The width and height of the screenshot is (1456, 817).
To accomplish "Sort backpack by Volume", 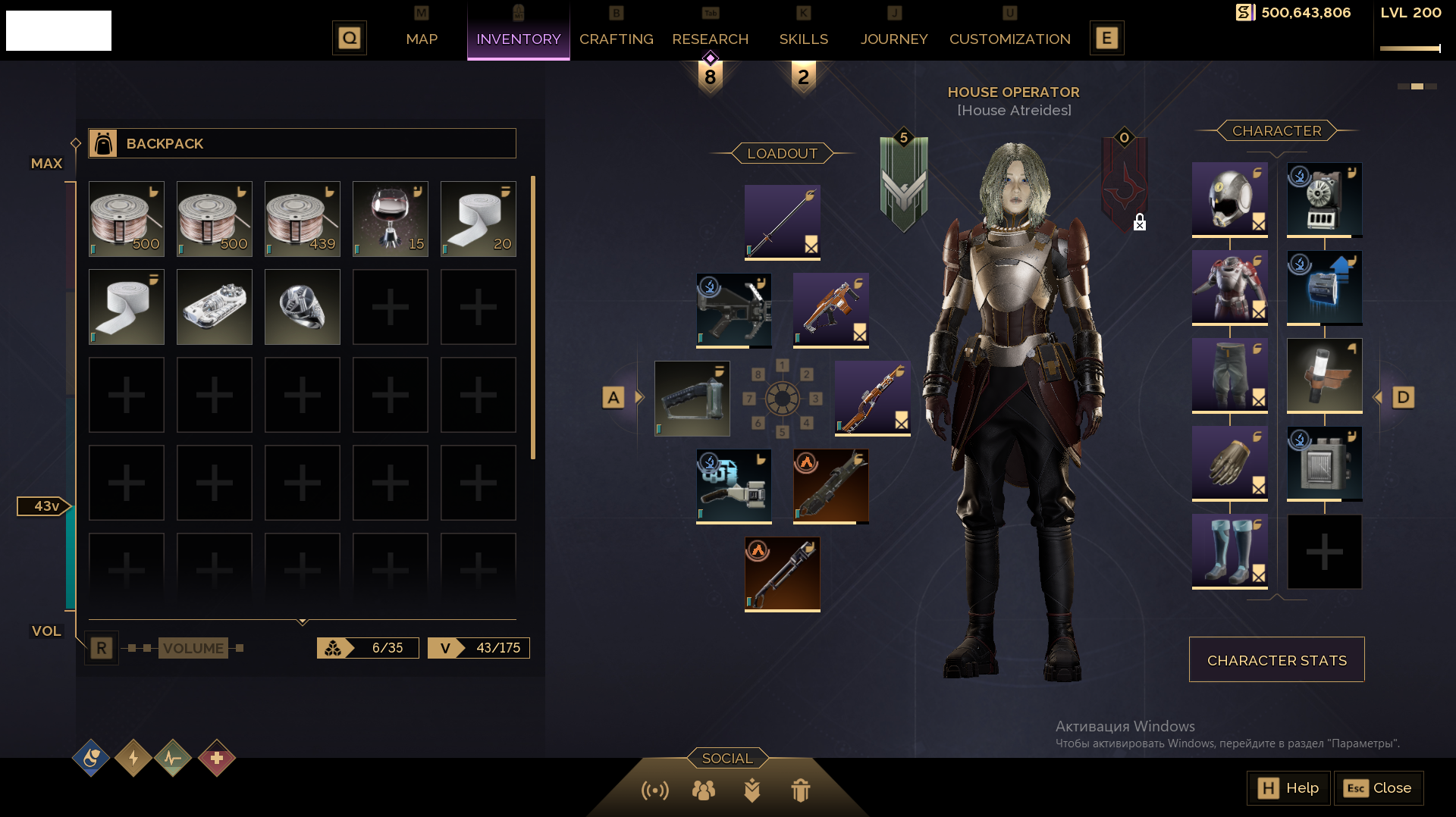I will coord(193,648).
